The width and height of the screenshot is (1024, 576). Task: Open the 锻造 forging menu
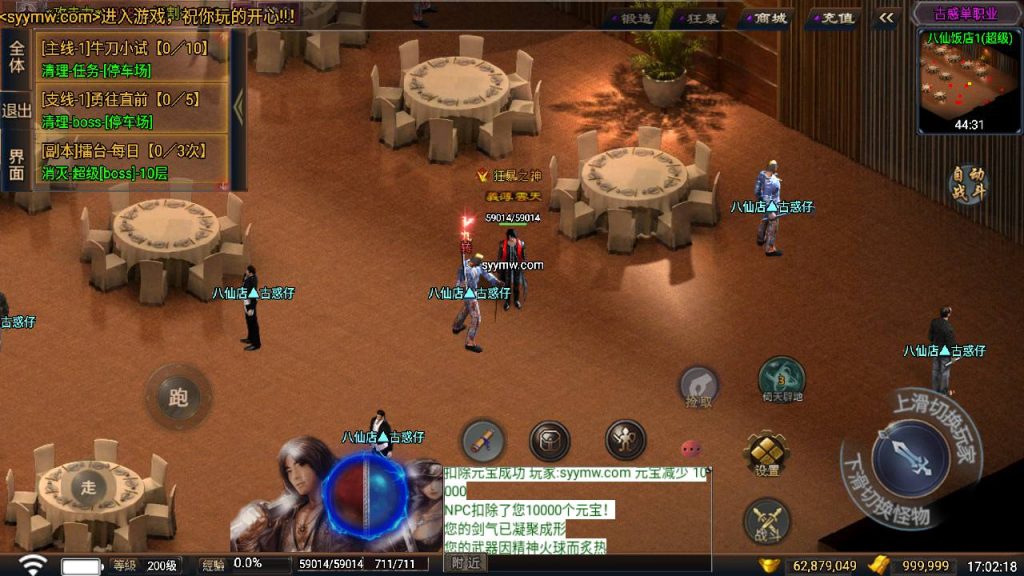(x=635, y=18)
